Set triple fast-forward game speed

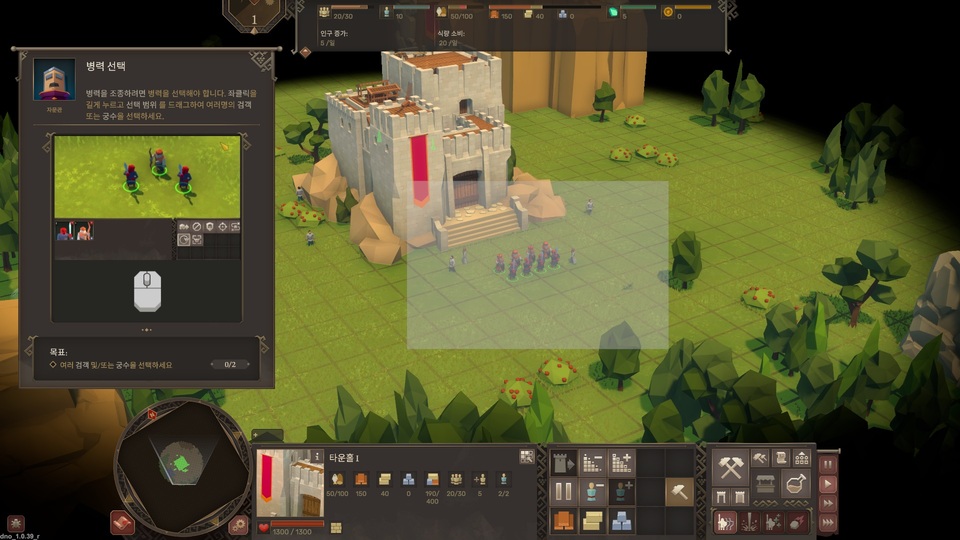827,522
